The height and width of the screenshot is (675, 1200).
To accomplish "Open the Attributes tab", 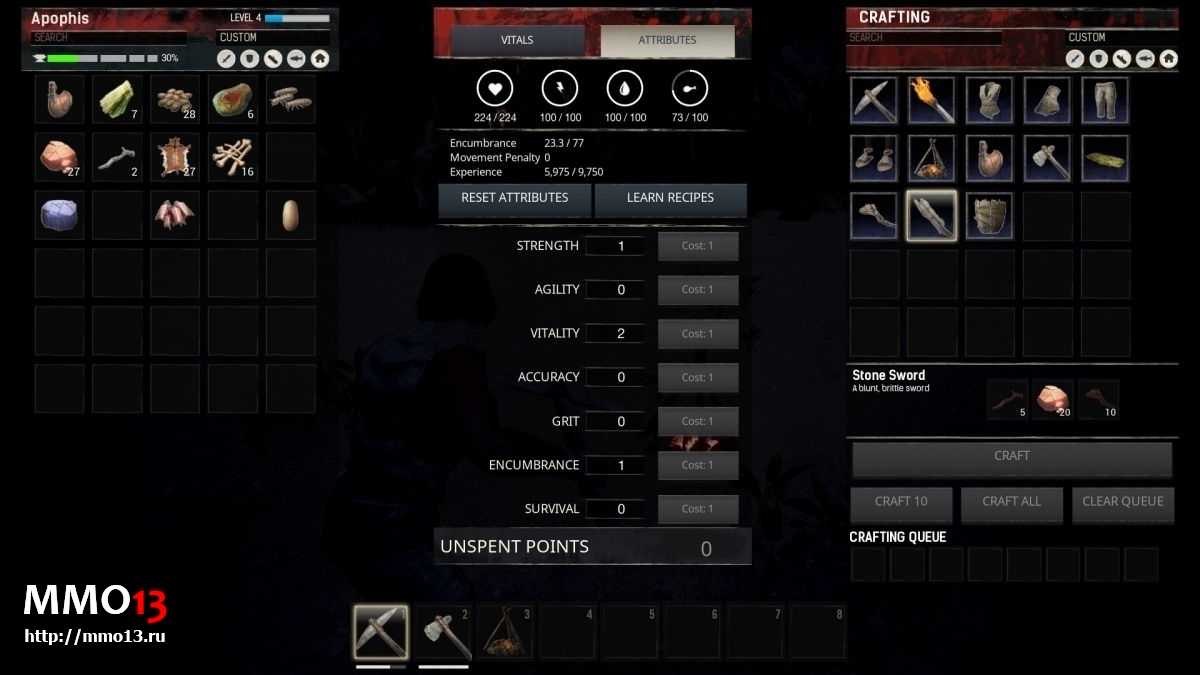I will tap(667, 40).
